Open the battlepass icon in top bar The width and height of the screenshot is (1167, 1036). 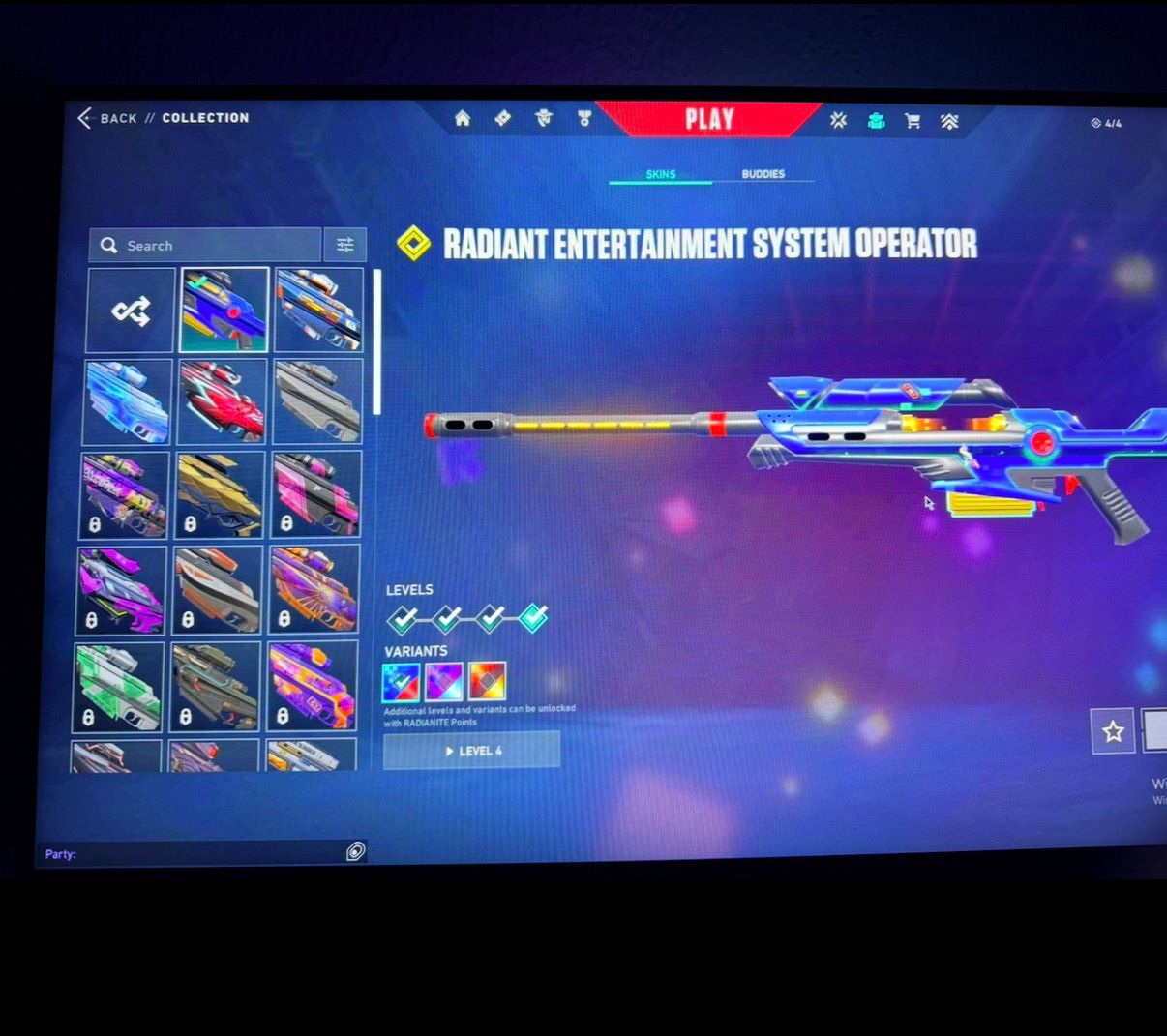tap(502, 118)
